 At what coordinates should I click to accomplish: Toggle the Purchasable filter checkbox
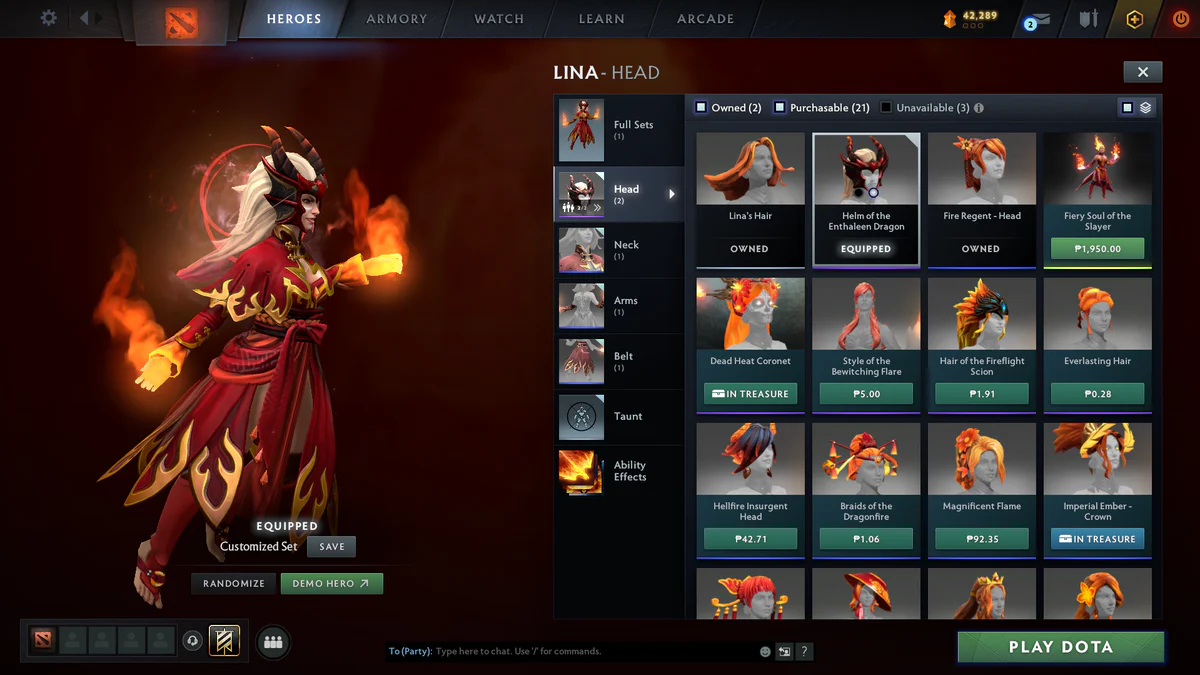(780, 107)
